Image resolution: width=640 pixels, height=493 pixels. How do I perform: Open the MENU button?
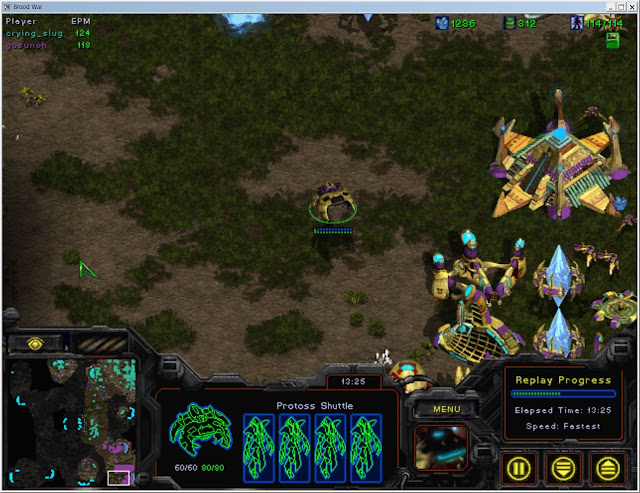(446, 408)
